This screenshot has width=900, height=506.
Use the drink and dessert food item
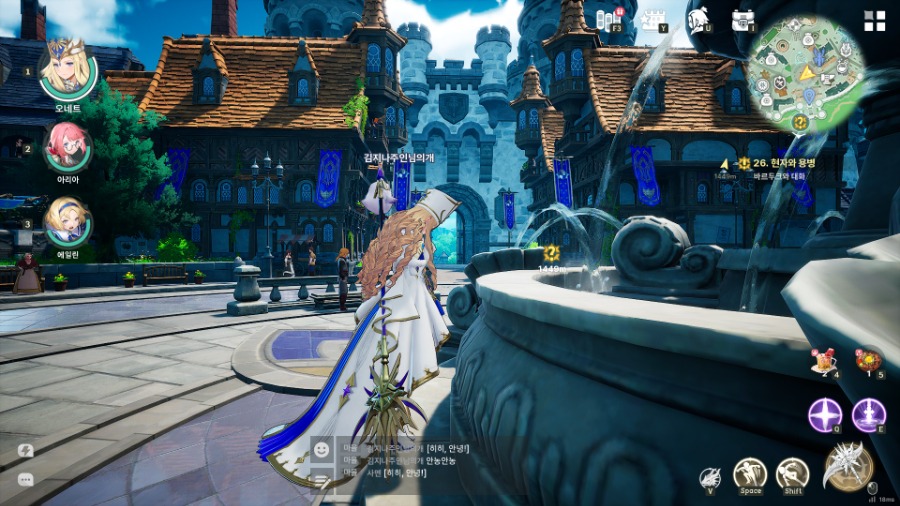[825, 362]
